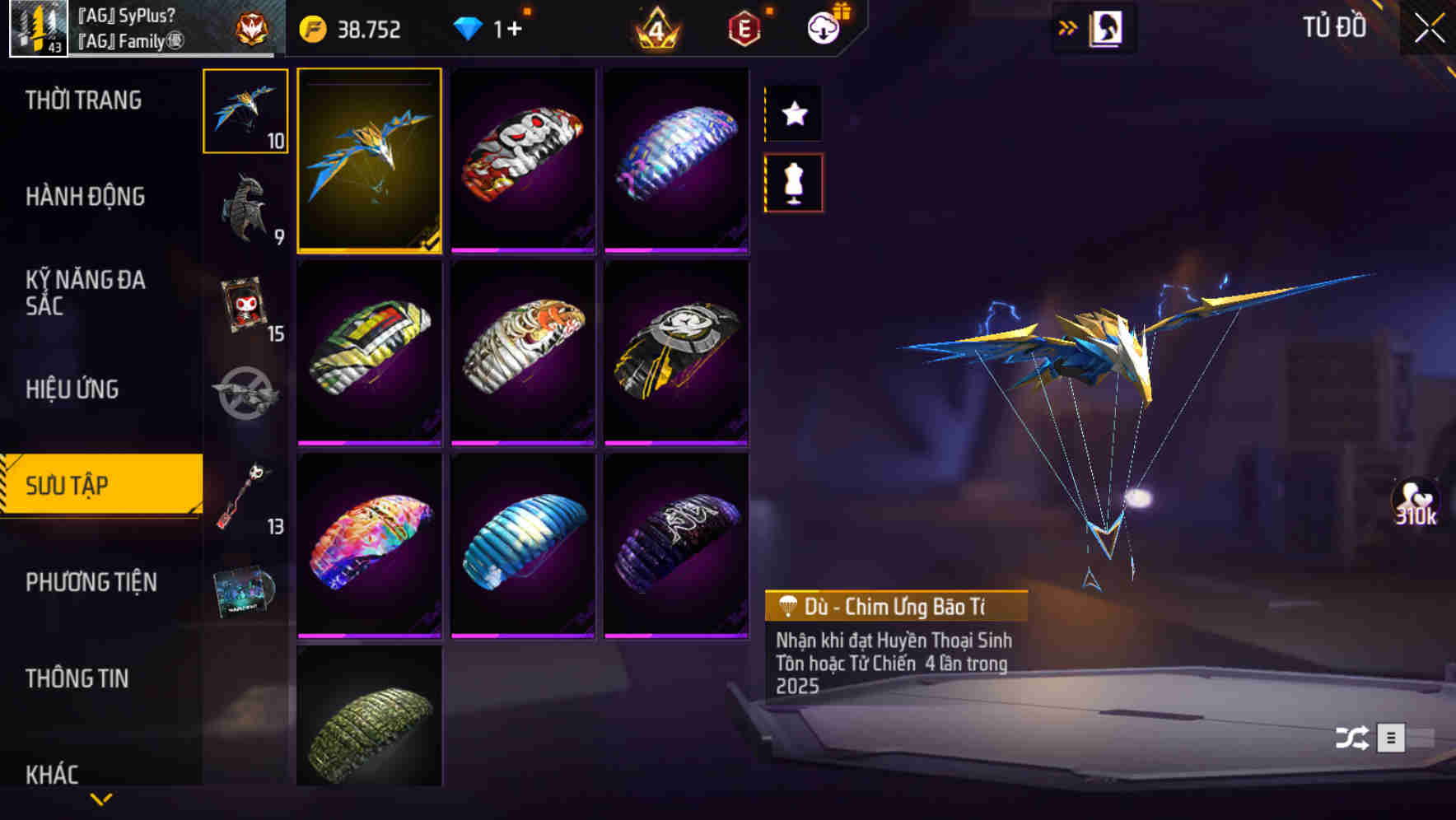
Task: Select the staff collectible category with 13 items
Action: click(x=243, y=494)
